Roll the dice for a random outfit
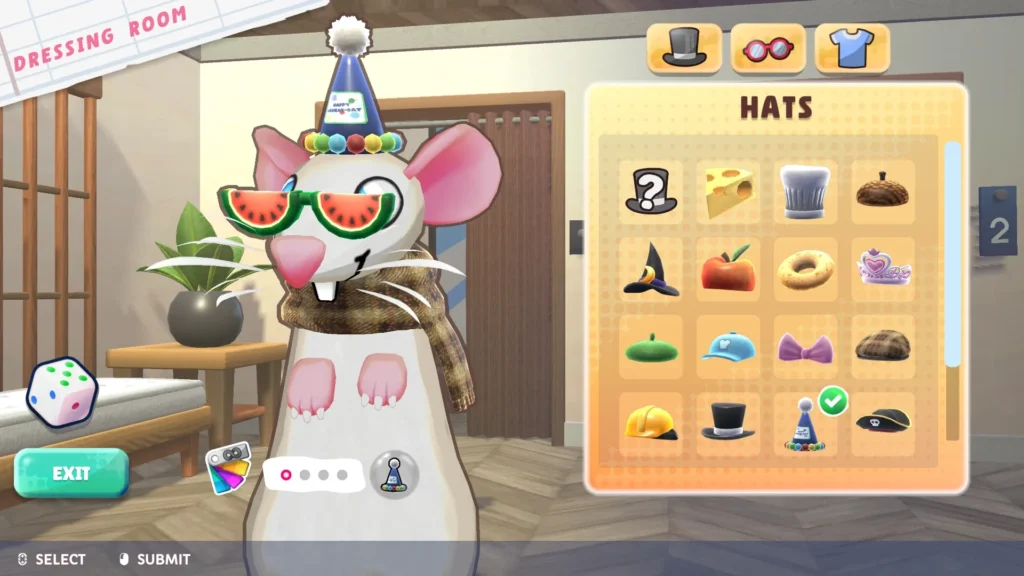Image resolution: width=1024 pixels, height=576 pixels. click(60, 392)
